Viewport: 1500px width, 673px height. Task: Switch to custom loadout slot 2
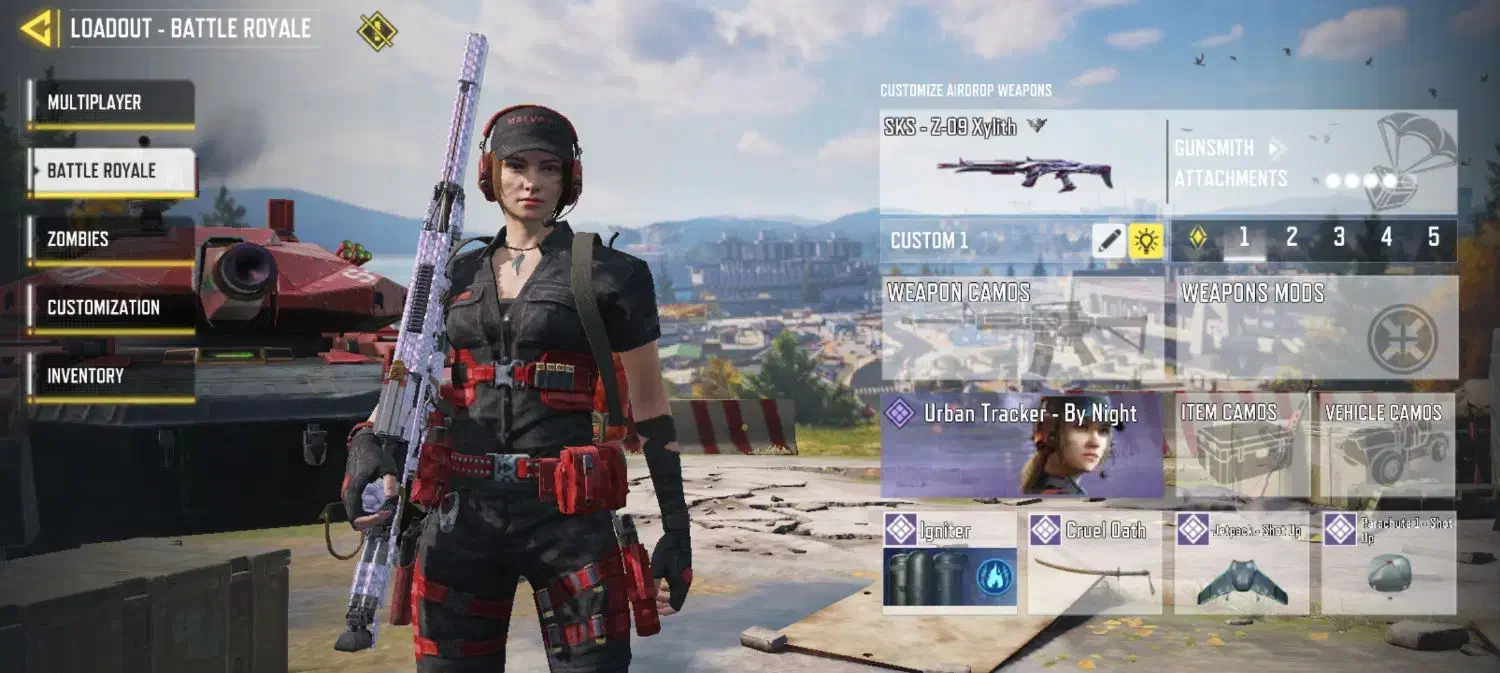pyautogui.click(x=1291, y=238)
